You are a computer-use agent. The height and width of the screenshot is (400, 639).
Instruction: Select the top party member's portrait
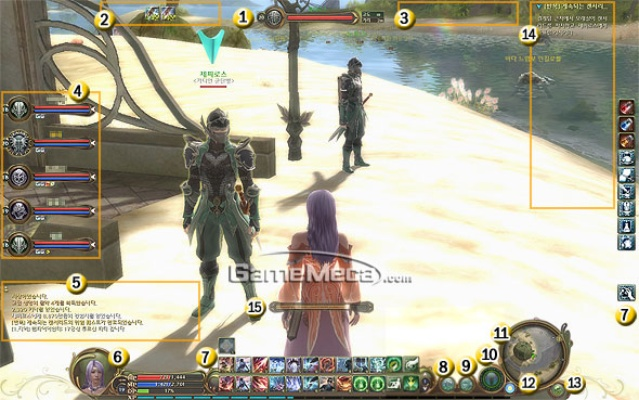(21, 108)
